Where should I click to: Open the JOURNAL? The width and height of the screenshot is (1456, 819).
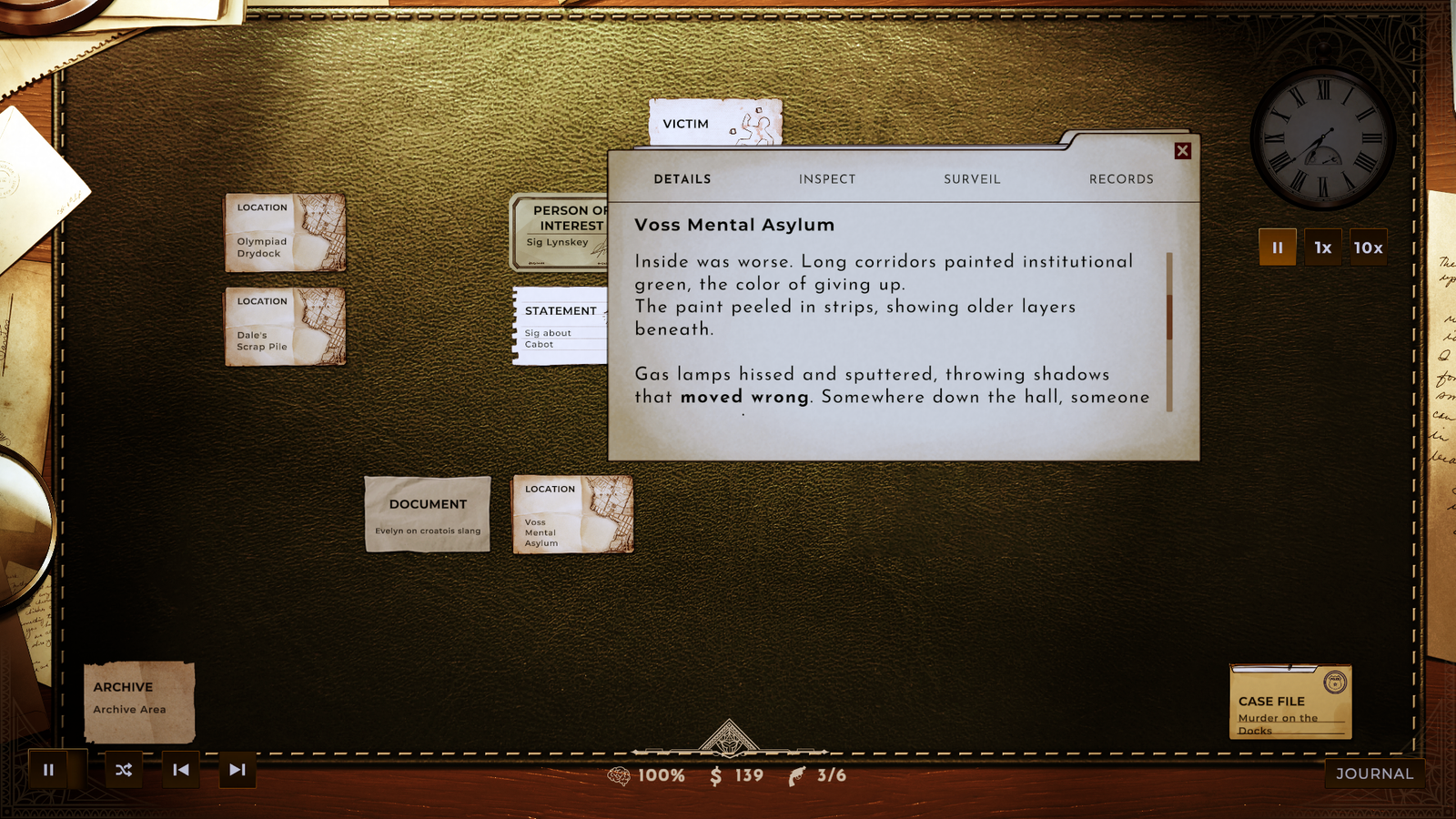pyautogui.click(x=1373, y=774)
